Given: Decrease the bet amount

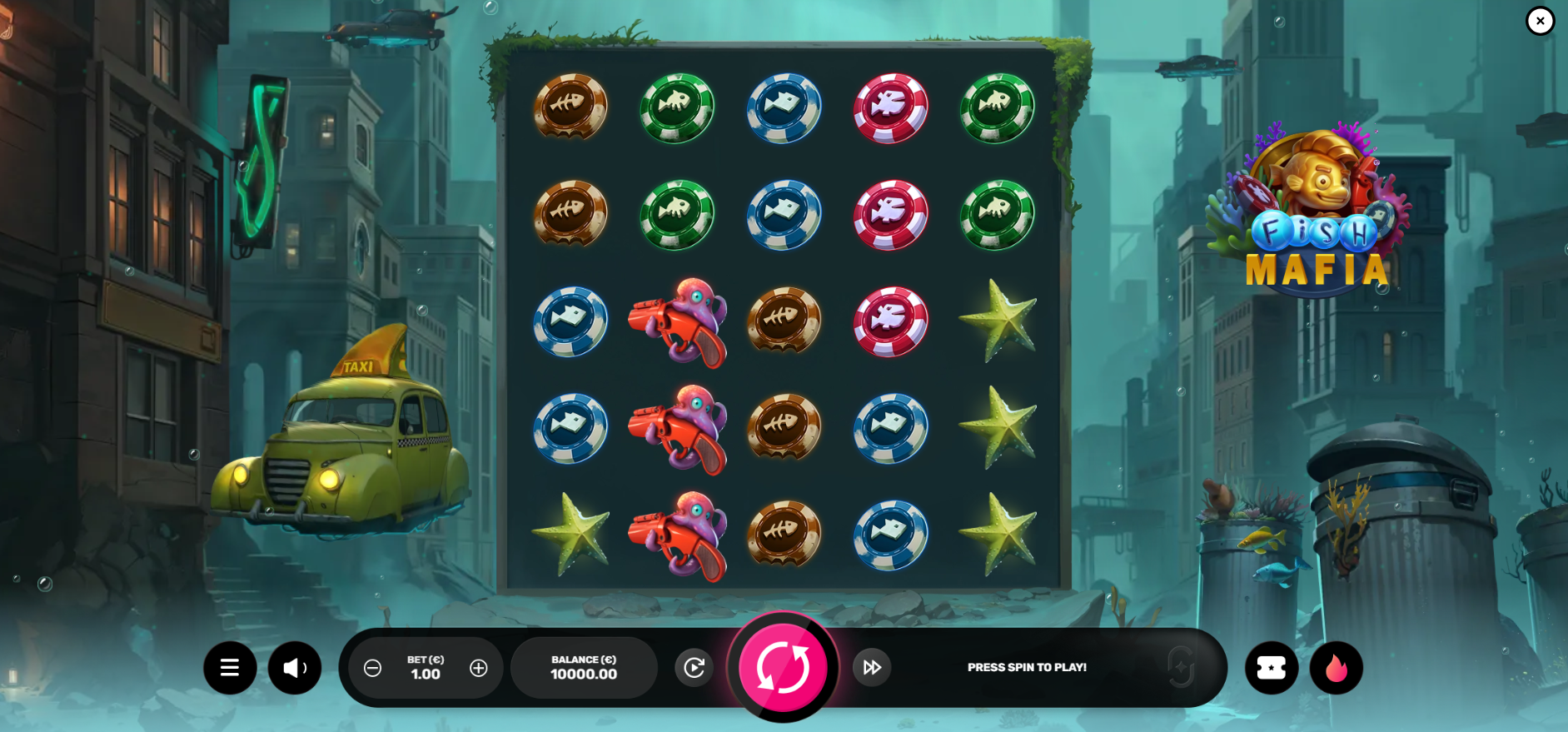Looking at the screenshot, I should pos(373,668).
